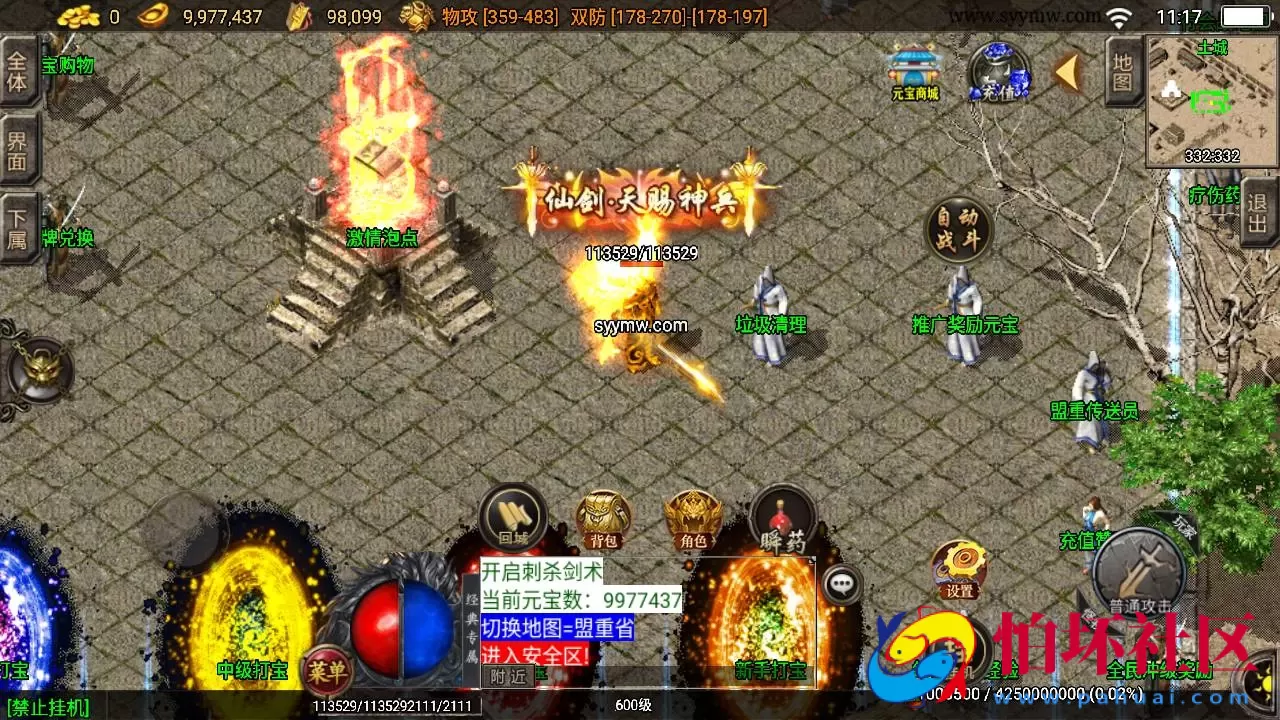Tap the 回城 return-to-town icon
The image size is (1280, 720).
pos(512,516)
